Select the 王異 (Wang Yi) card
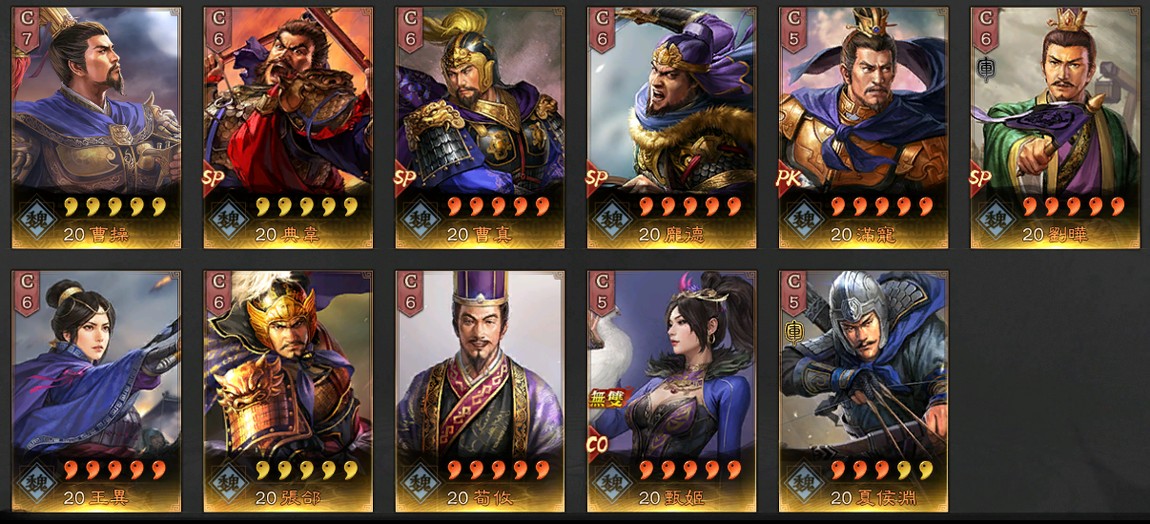This screenshot has height=524, width=1150. [x=96, y=391]
